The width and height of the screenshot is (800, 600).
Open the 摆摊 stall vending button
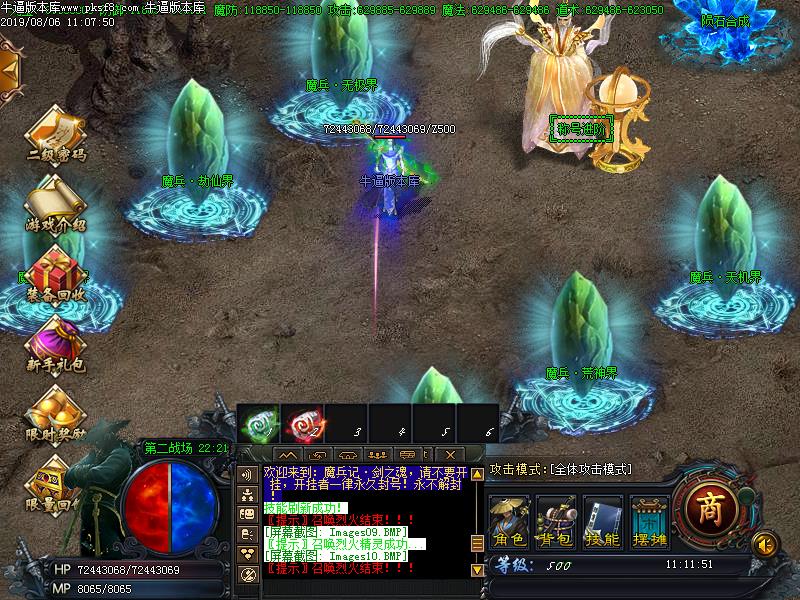point(648,523)
